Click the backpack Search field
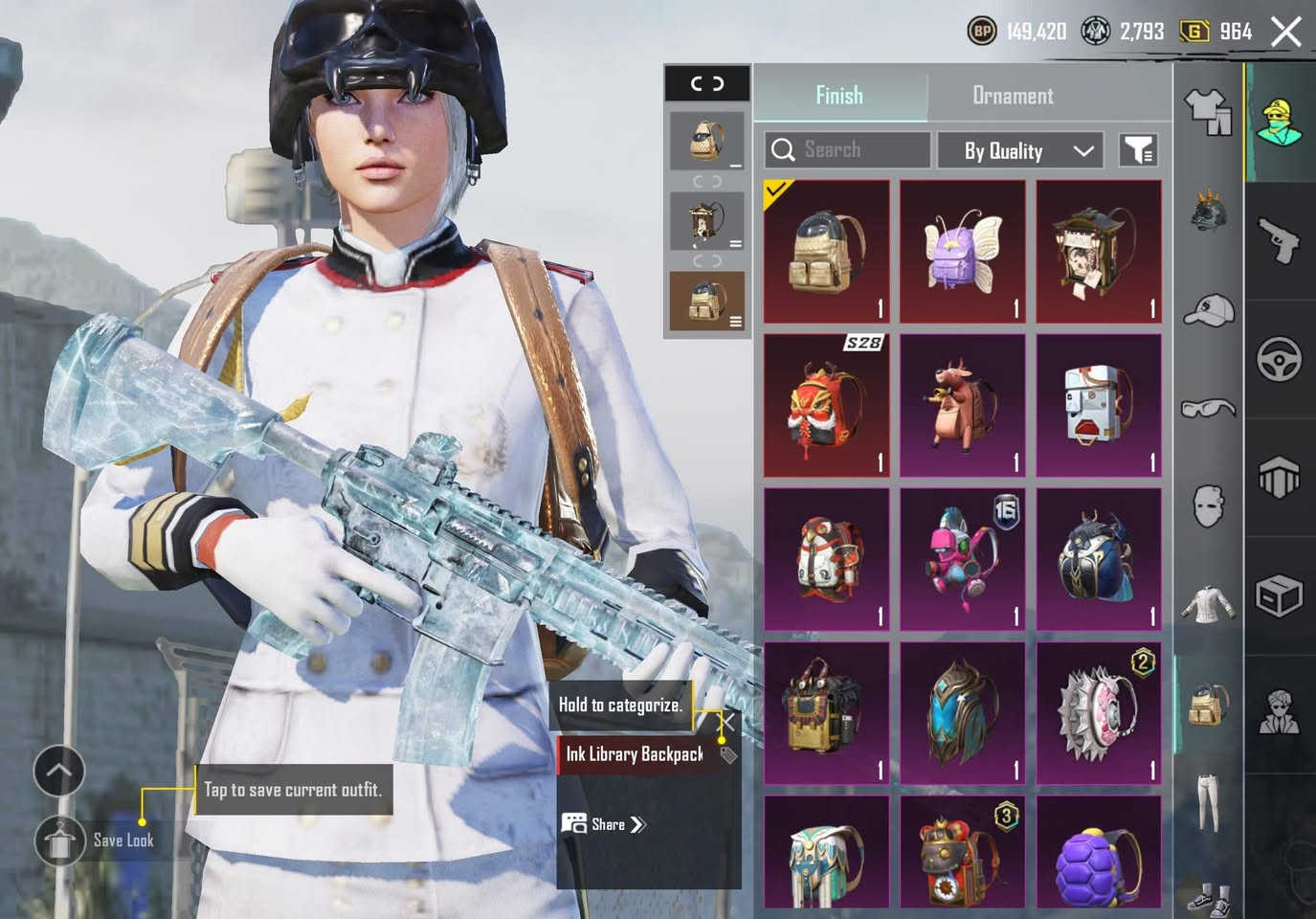The image size is (1316, 919). [847, 150]
